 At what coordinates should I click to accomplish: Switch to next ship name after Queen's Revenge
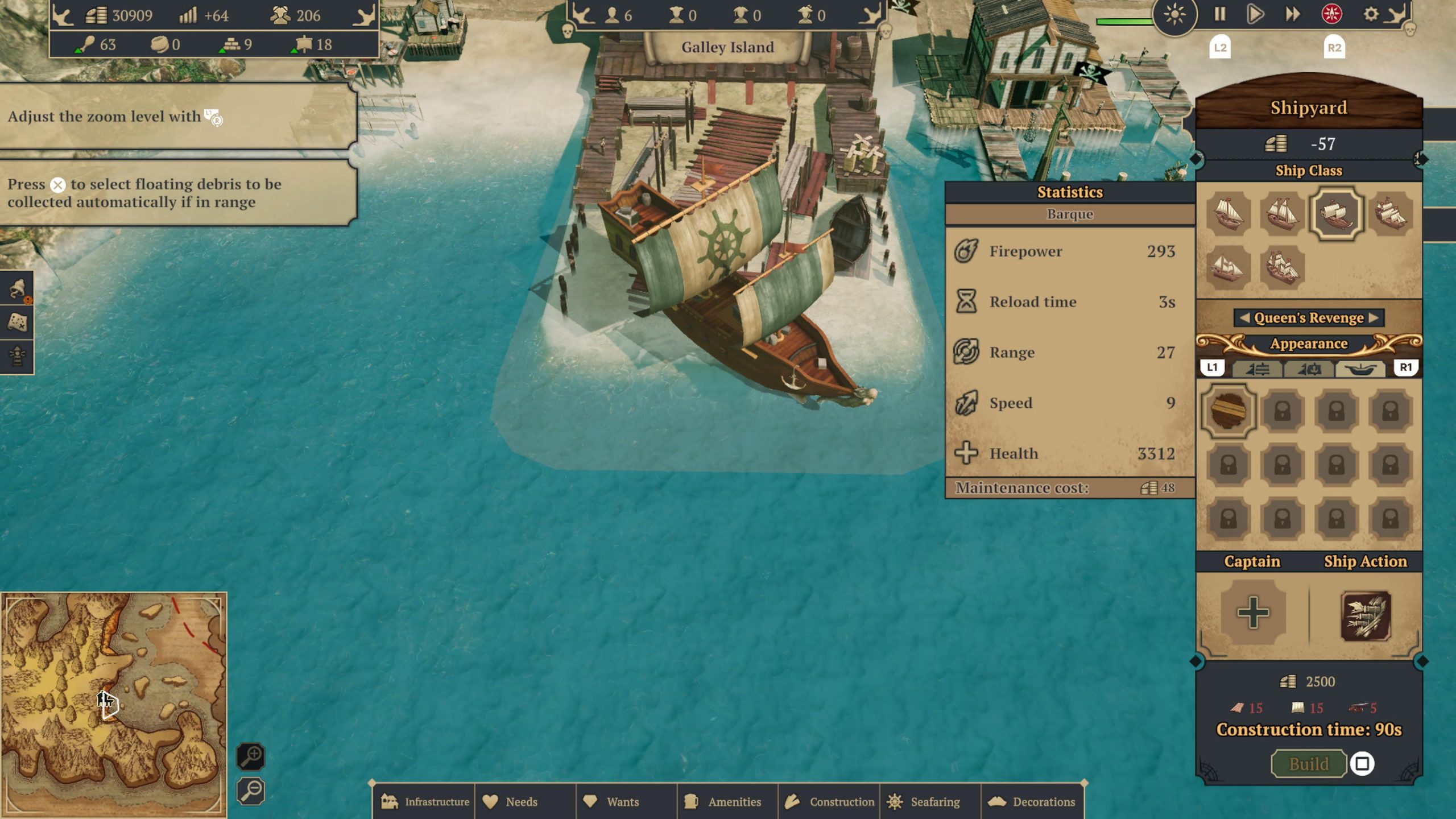coord(1374,318)
